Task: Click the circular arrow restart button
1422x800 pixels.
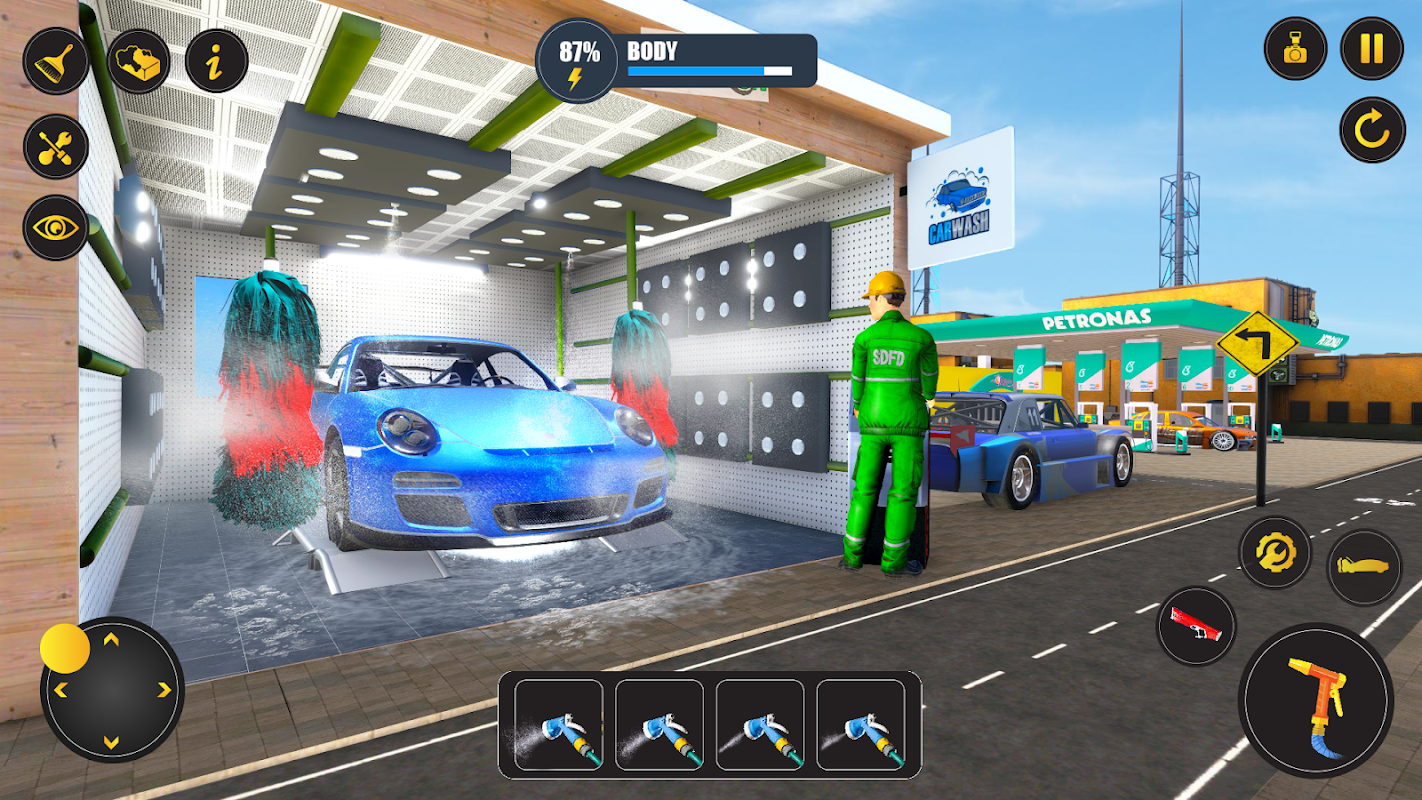Action: [x=1372, y=130]
